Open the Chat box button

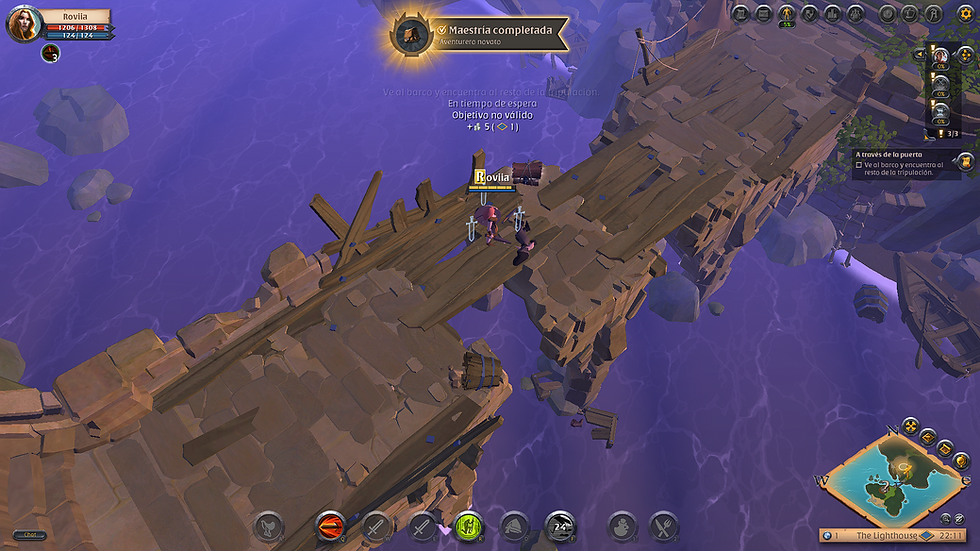(30, 535)
